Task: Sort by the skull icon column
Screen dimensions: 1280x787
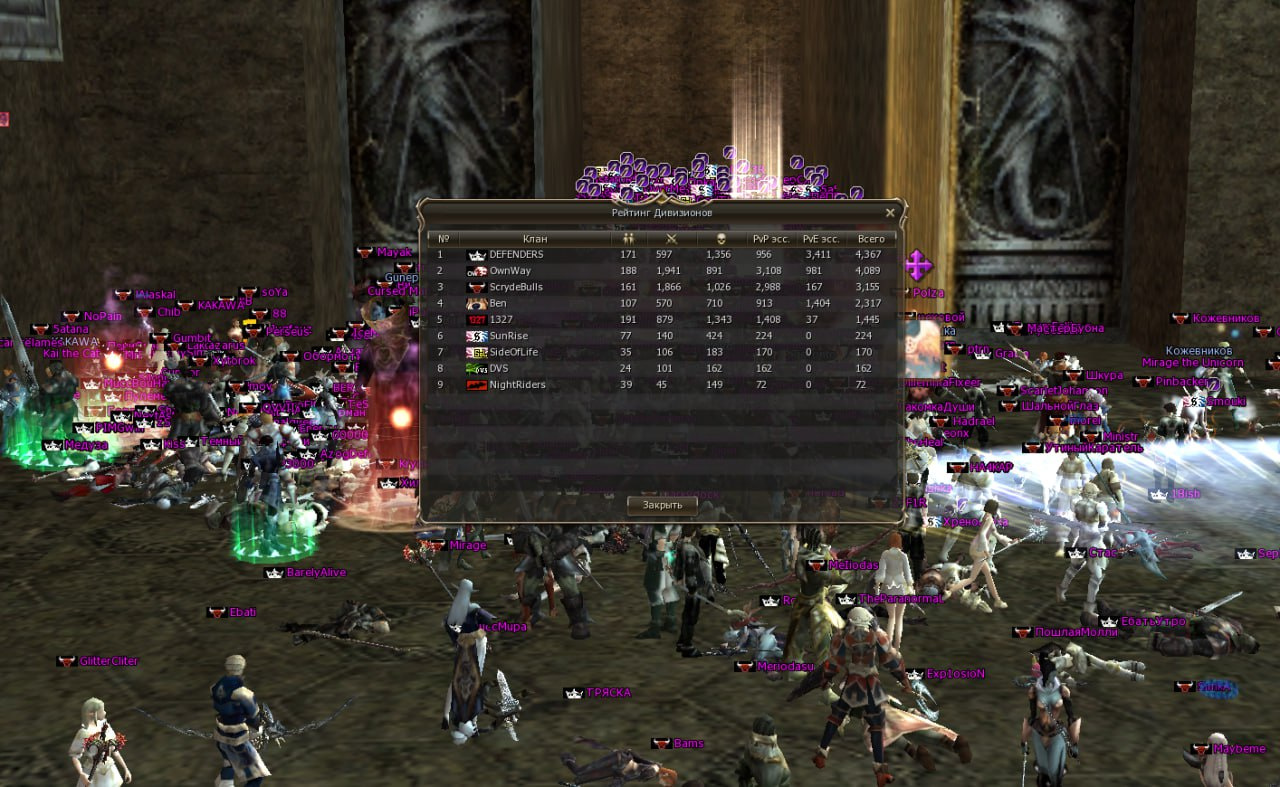Action: coord(720,239)
